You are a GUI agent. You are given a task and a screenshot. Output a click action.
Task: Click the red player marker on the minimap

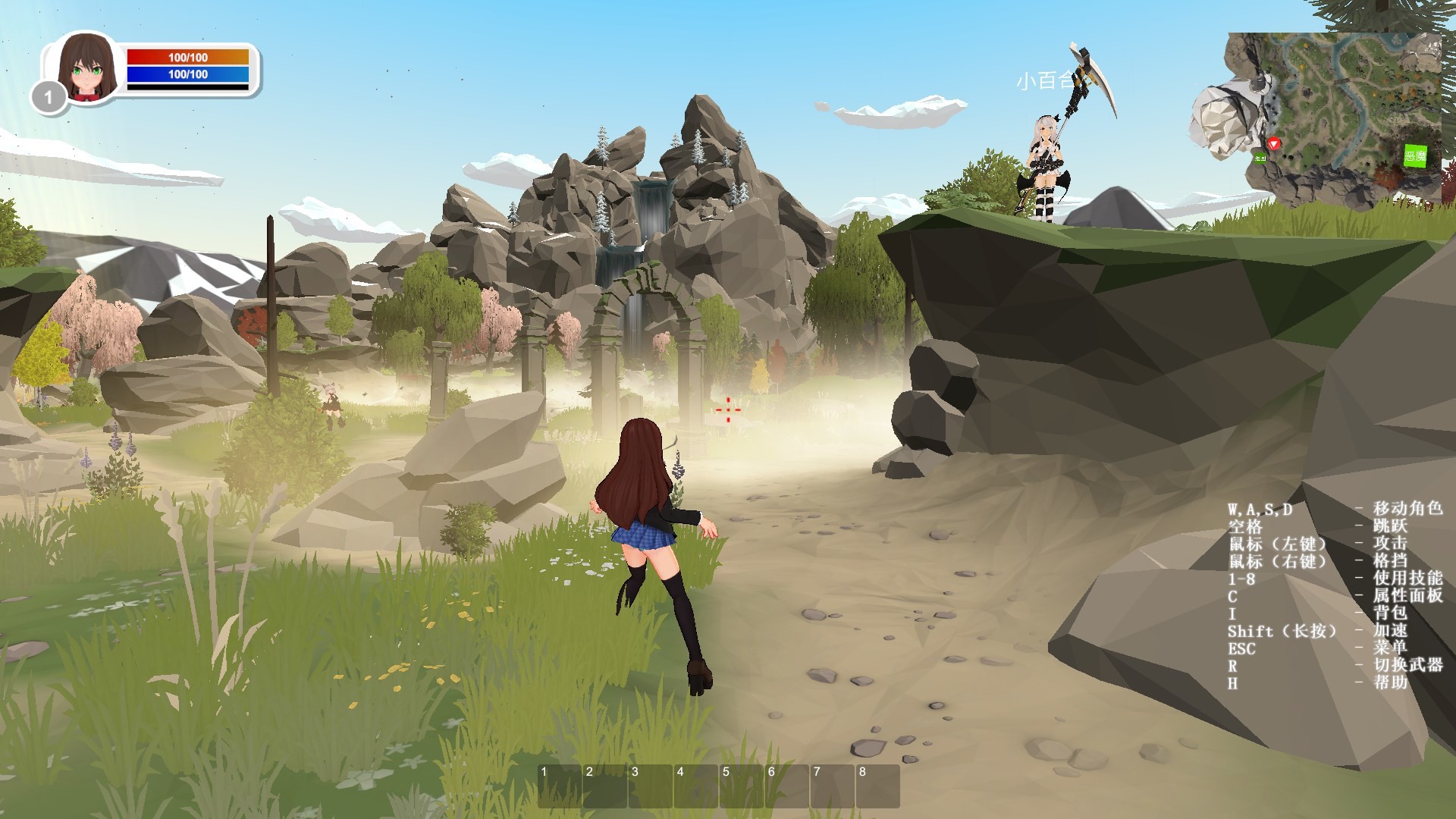[1272, 144]
